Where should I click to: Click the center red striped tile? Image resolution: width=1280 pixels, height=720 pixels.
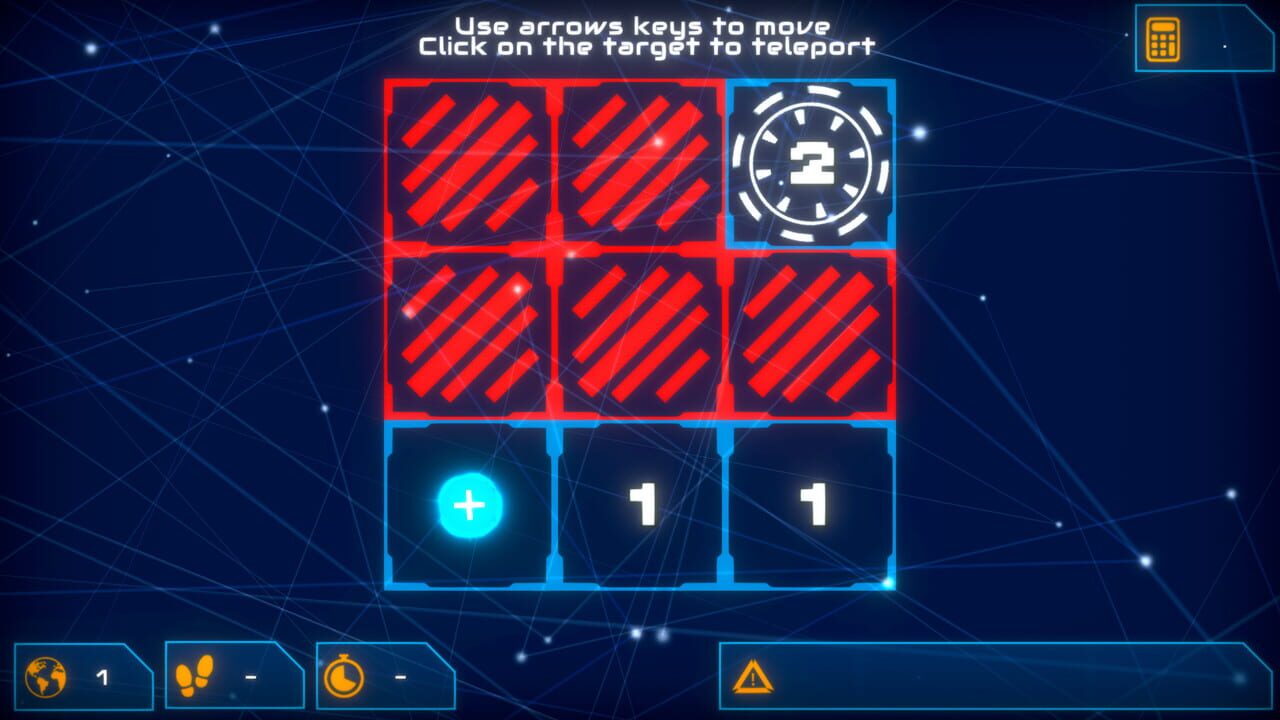[x=640, y=333]
